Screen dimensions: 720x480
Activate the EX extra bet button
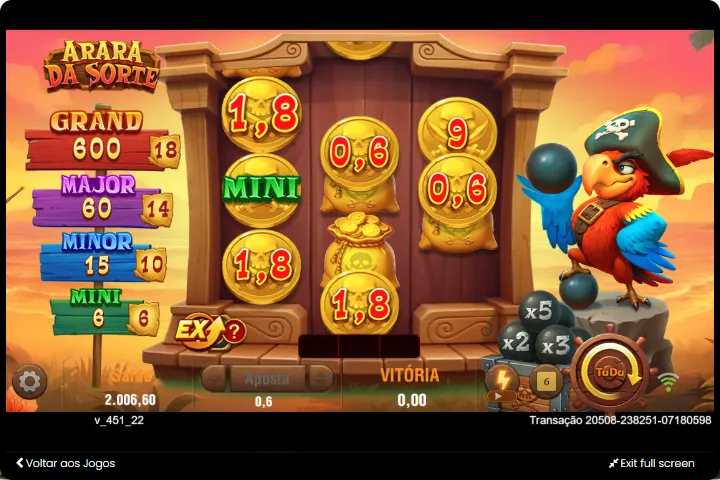pos(194,328)
